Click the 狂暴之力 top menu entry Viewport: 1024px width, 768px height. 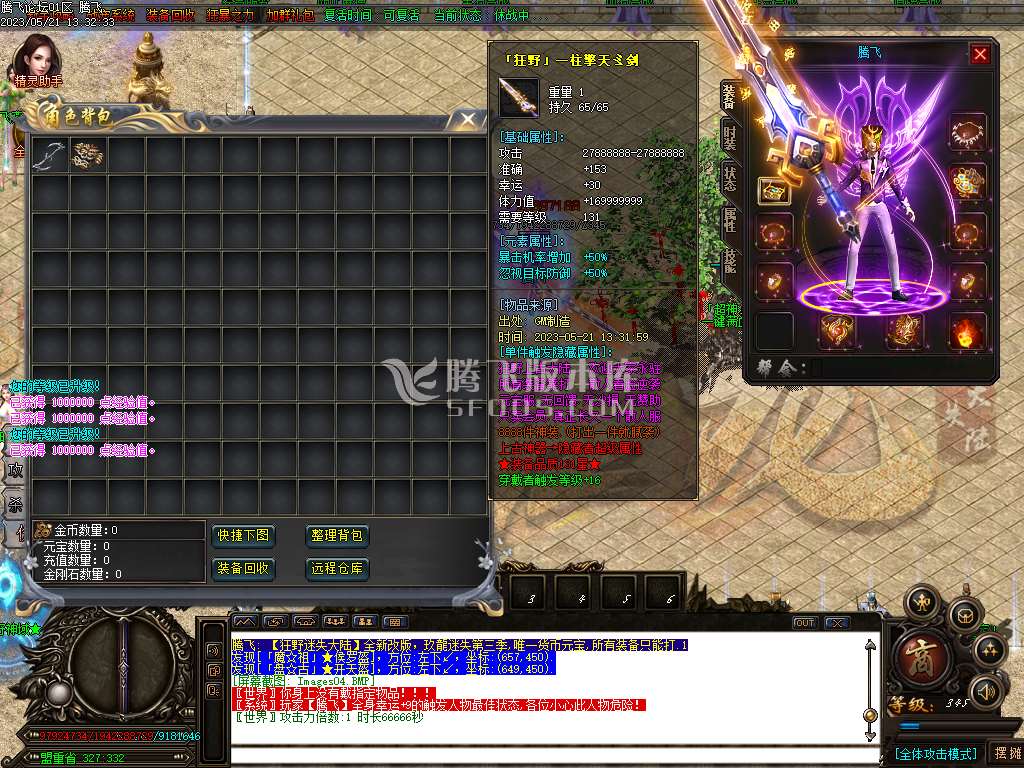[230, 16]
